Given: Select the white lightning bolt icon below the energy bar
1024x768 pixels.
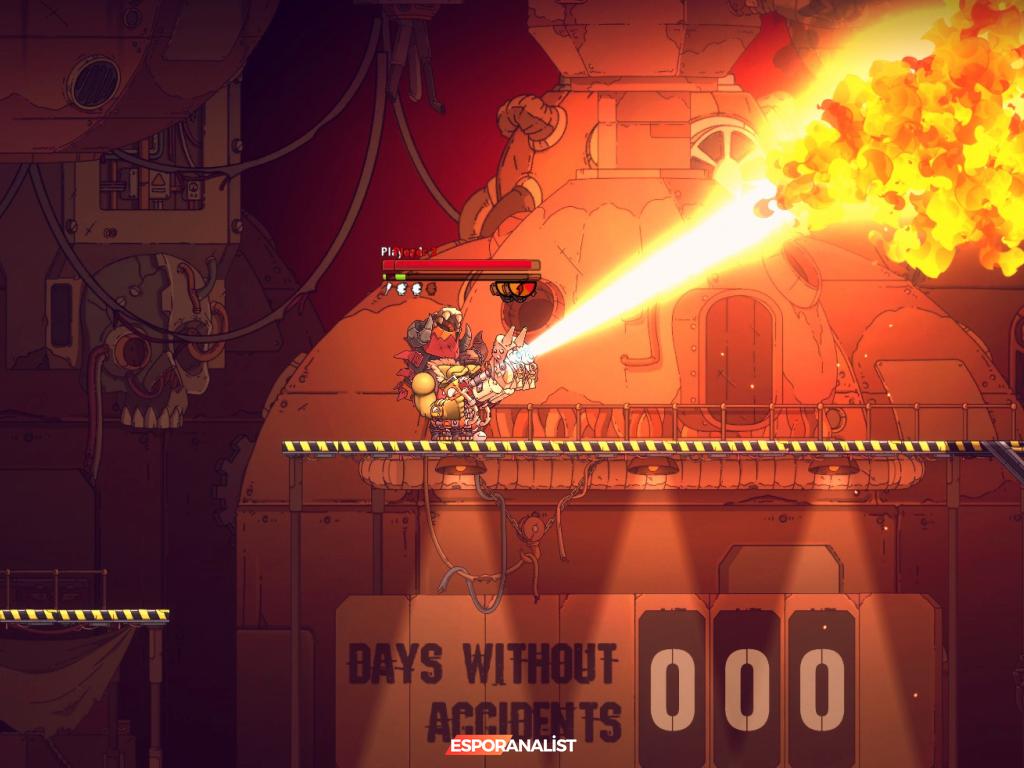Looking at the screenshot, I should click(388, 289).
